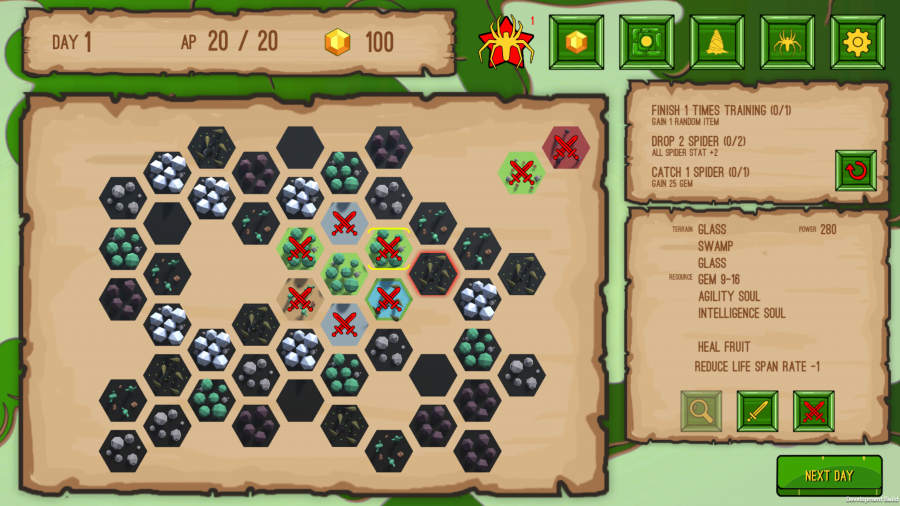Click the magnifying glass scout button

click(x=701, y=411)
